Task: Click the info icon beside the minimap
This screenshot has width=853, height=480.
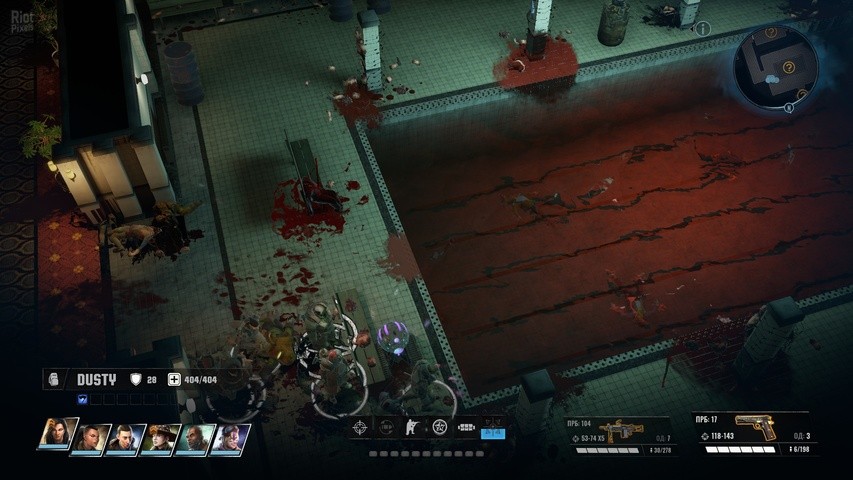Action: tap(703, 29)
